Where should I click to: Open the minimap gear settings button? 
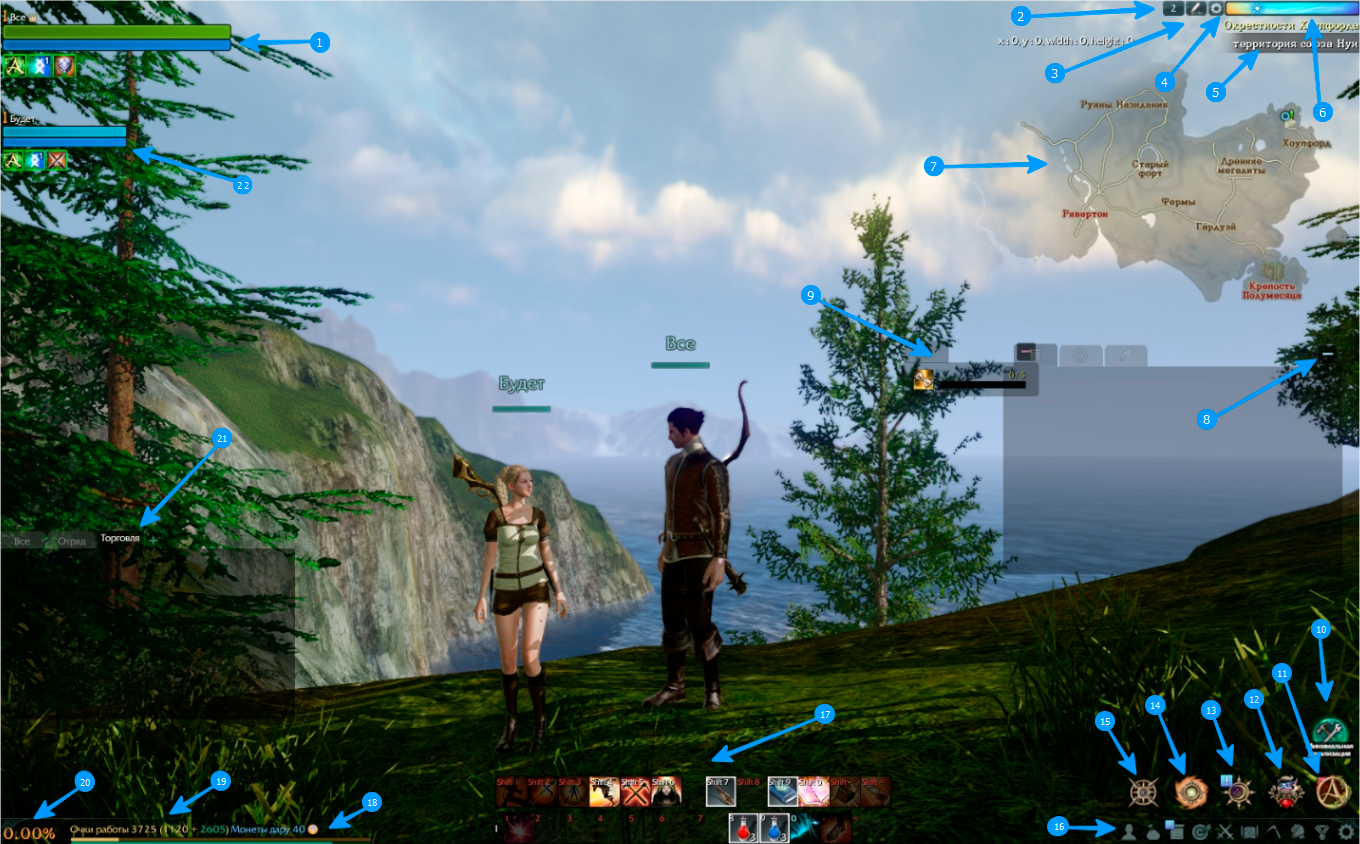pos(1216,8)
